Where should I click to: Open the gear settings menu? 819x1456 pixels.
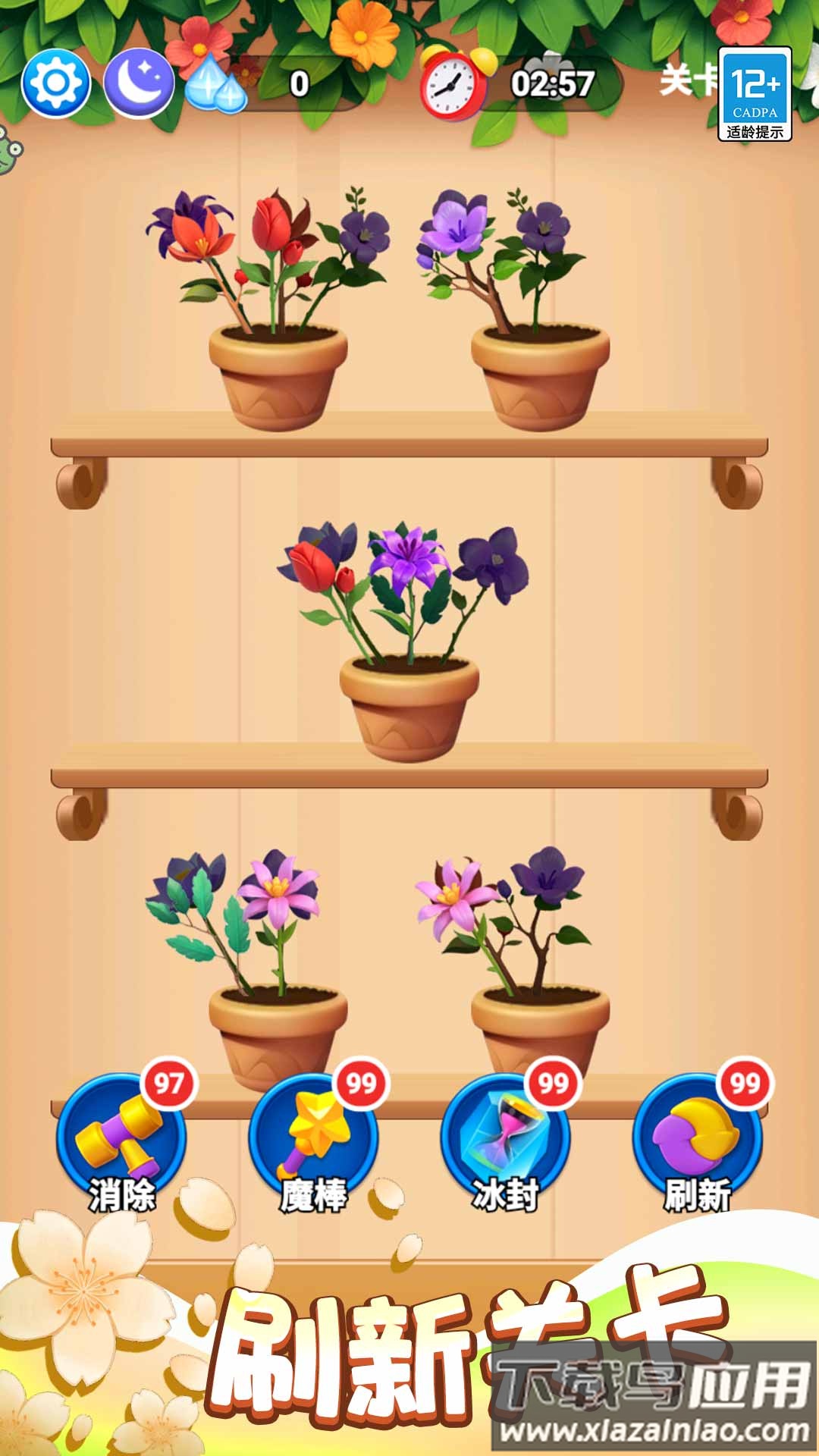pos(56,83)
